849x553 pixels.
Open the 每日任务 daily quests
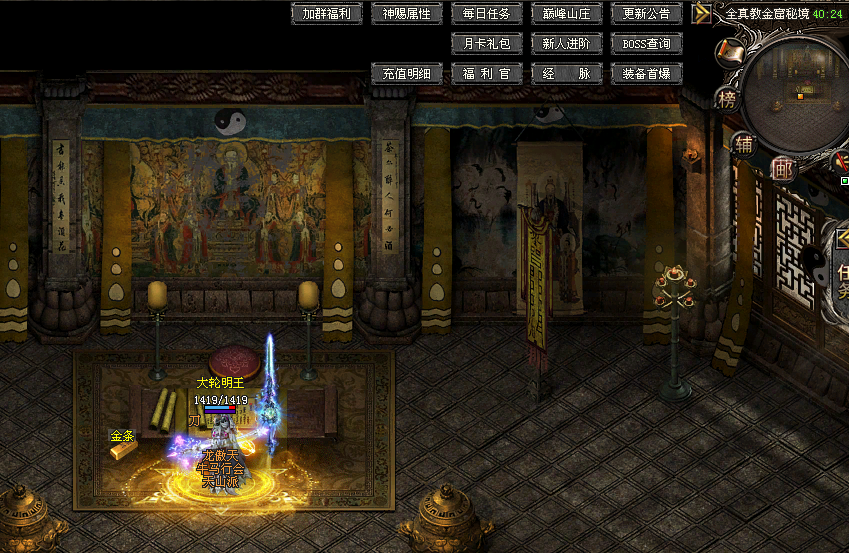click(487, 14)
